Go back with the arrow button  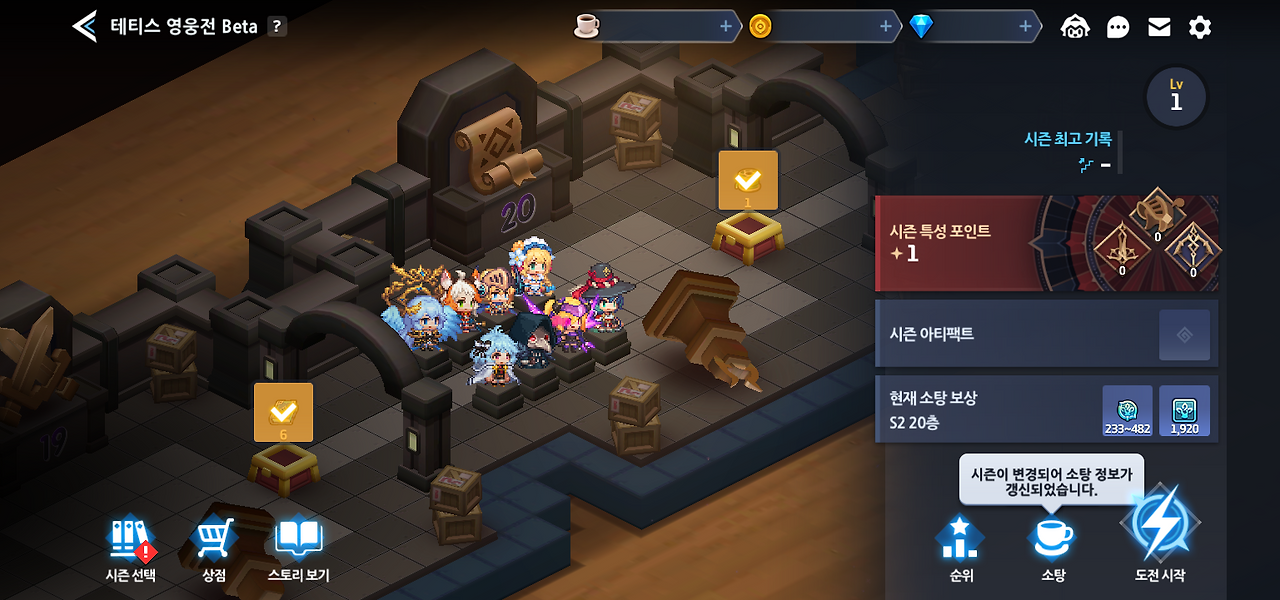click(x=85, y=27)
